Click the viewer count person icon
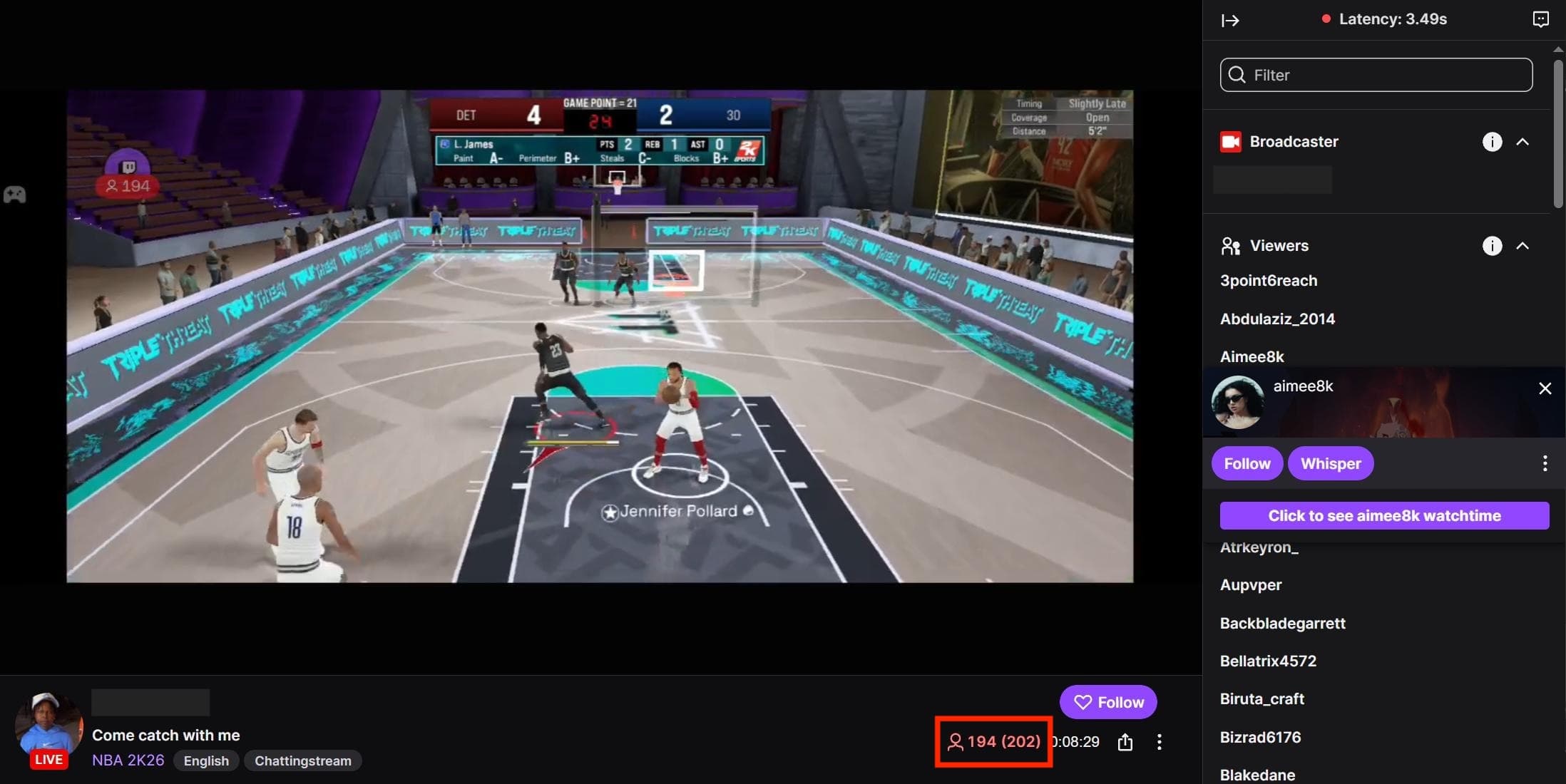This screenshot has width=1566, height=784. tap(956, 742)
